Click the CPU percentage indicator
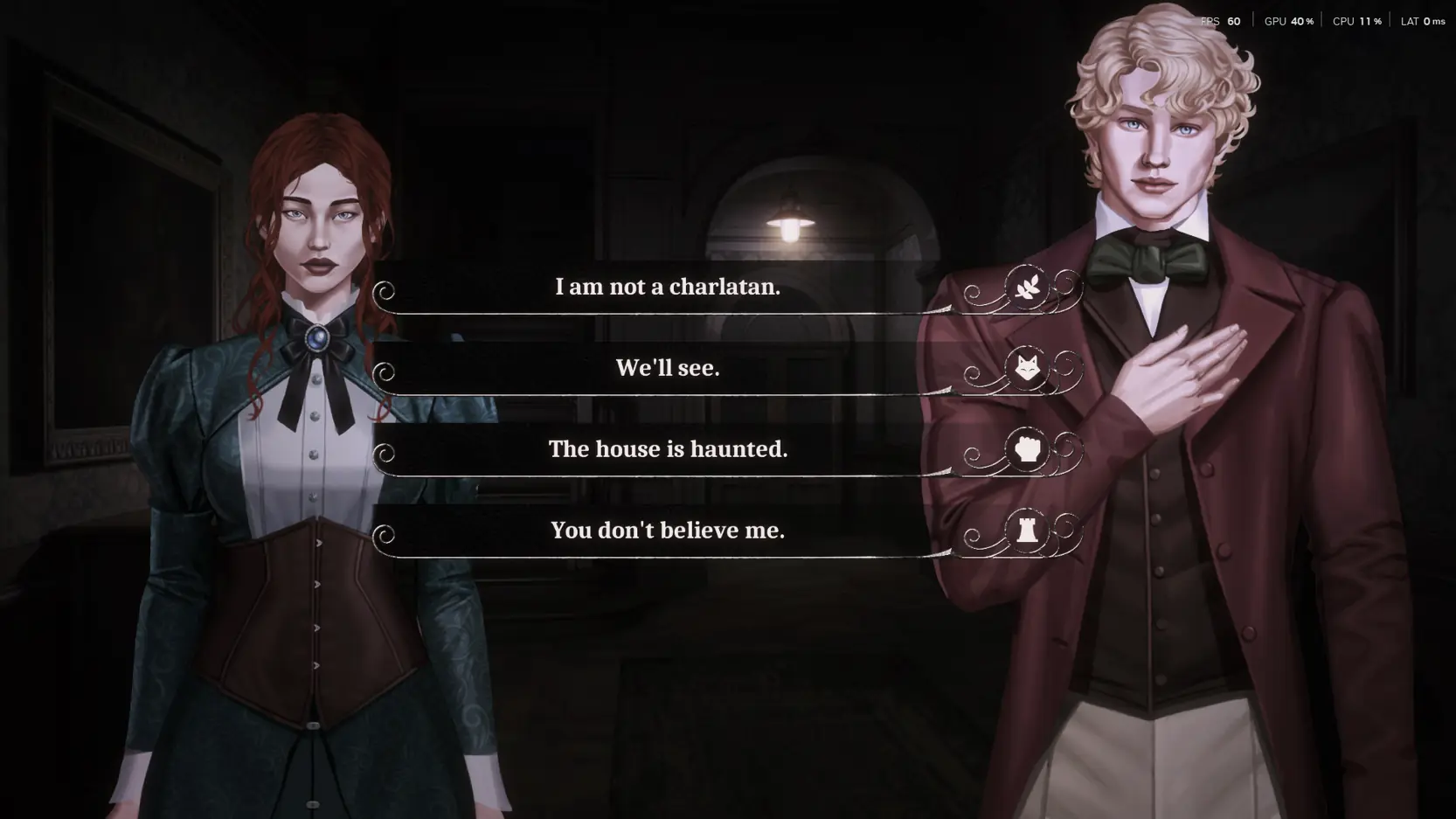 click(x=1355, y=20)
